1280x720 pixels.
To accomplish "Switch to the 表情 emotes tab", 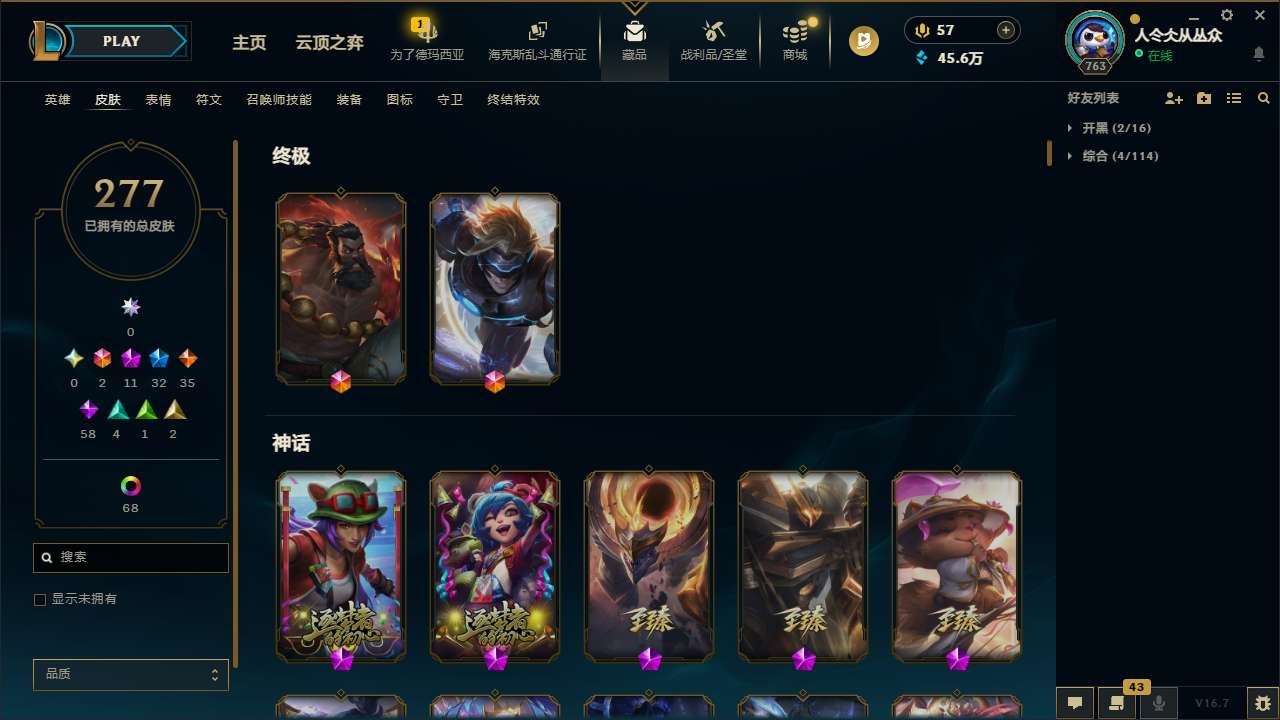I will click(x=157, y=100).
